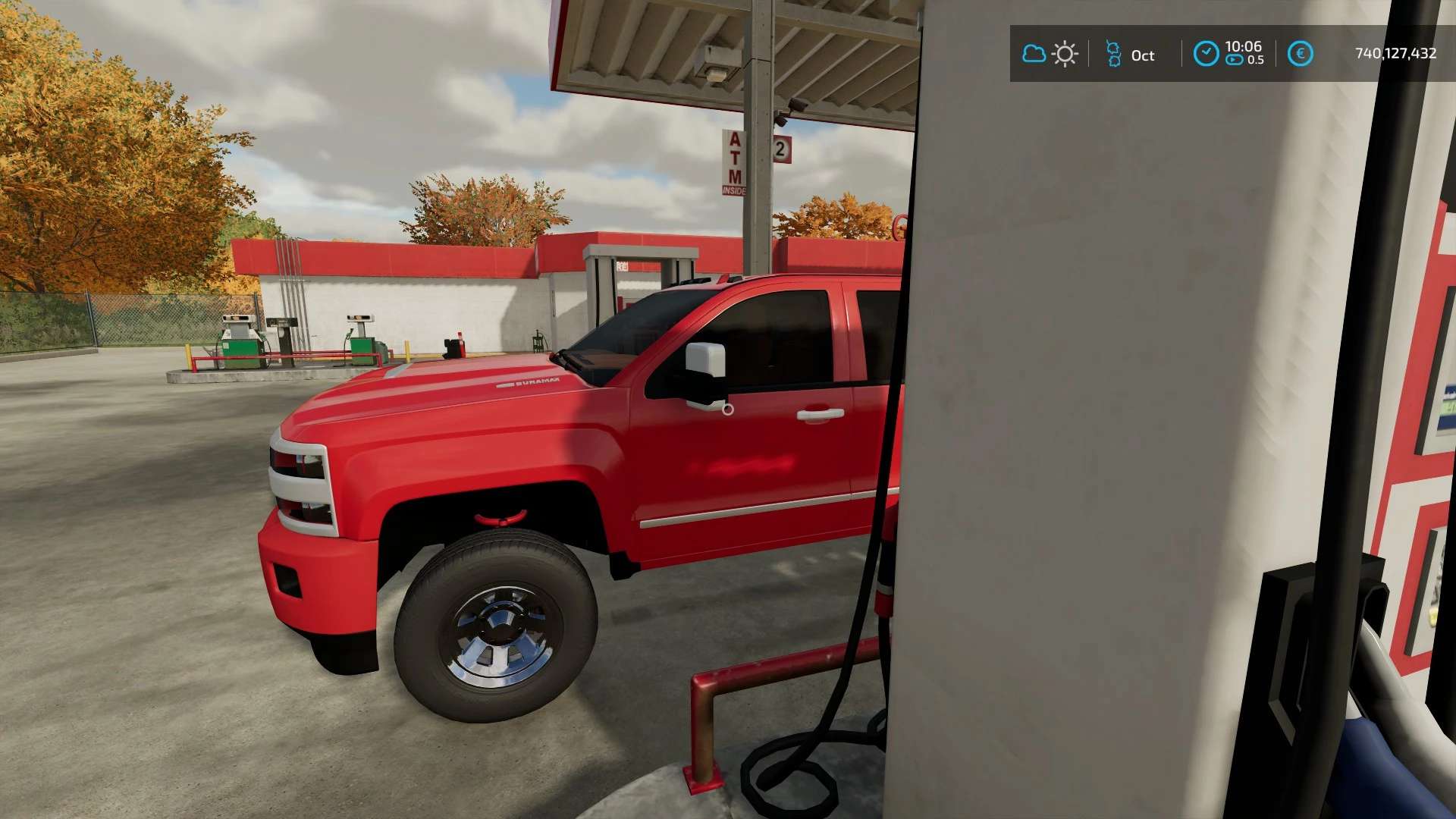1456x819 pixels.
Task: Select the sun weather icon
Action: coord(1065,55)
